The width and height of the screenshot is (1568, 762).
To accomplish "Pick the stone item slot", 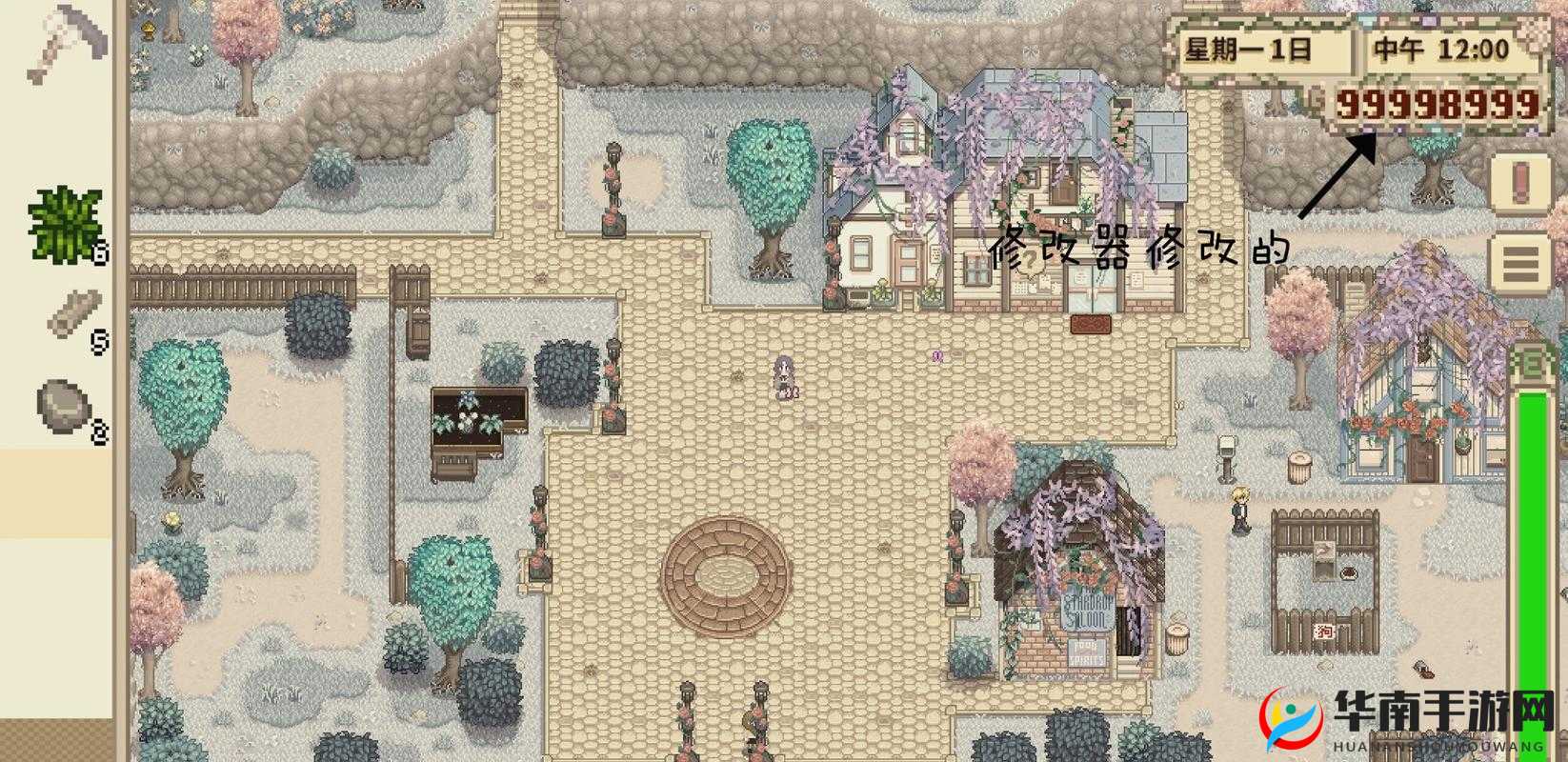I will [65, 405].
